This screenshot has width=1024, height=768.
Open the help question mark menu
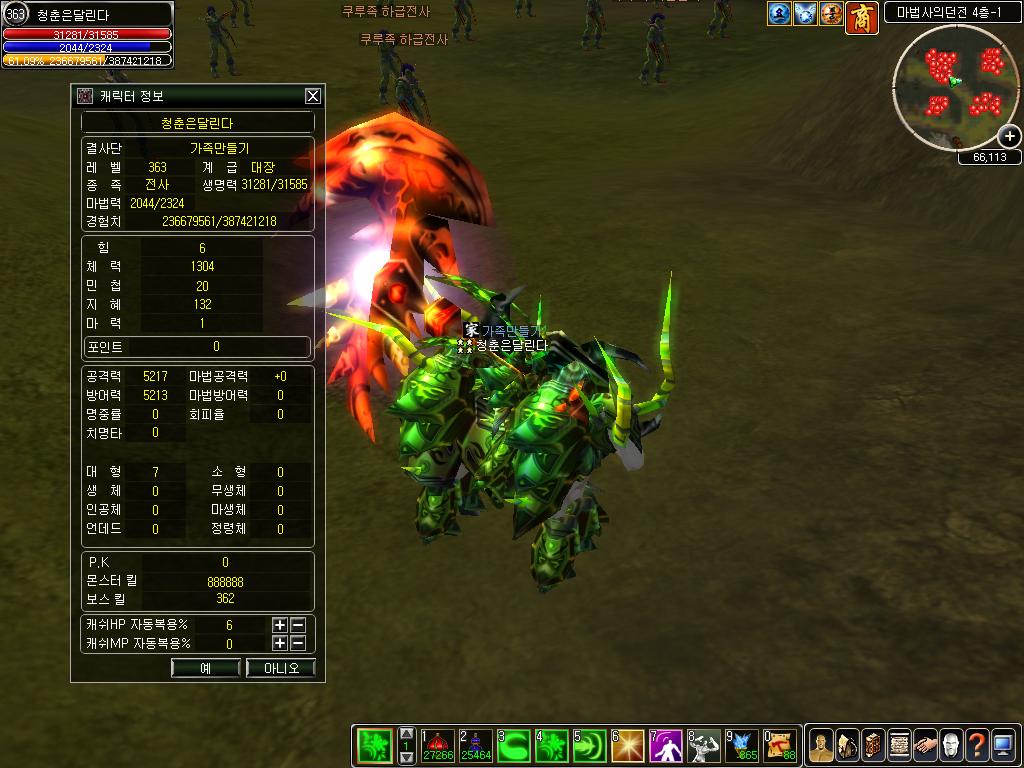pos(977,745)
